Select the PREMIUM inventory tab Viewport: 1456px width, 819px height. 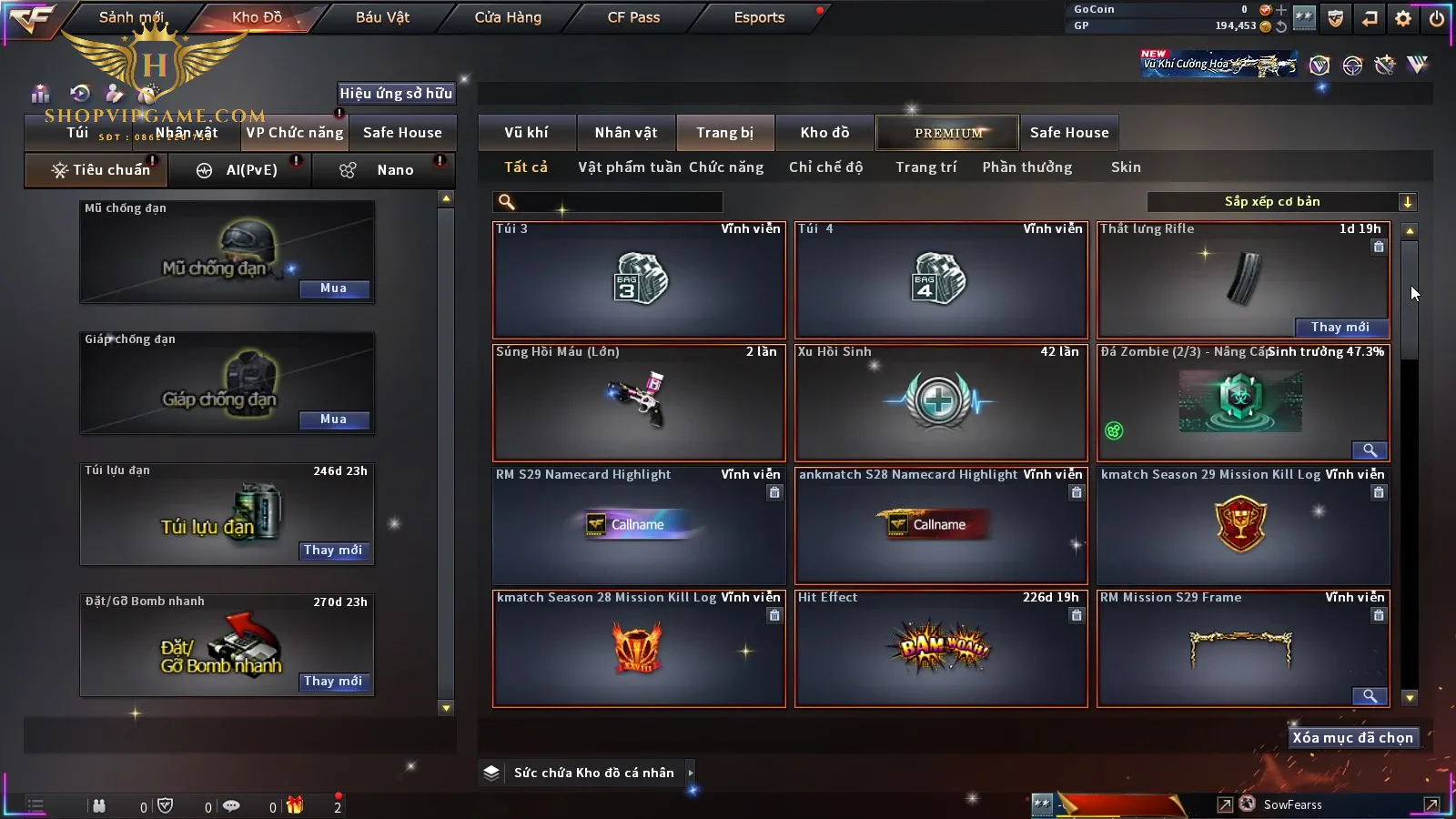point(947,133)
